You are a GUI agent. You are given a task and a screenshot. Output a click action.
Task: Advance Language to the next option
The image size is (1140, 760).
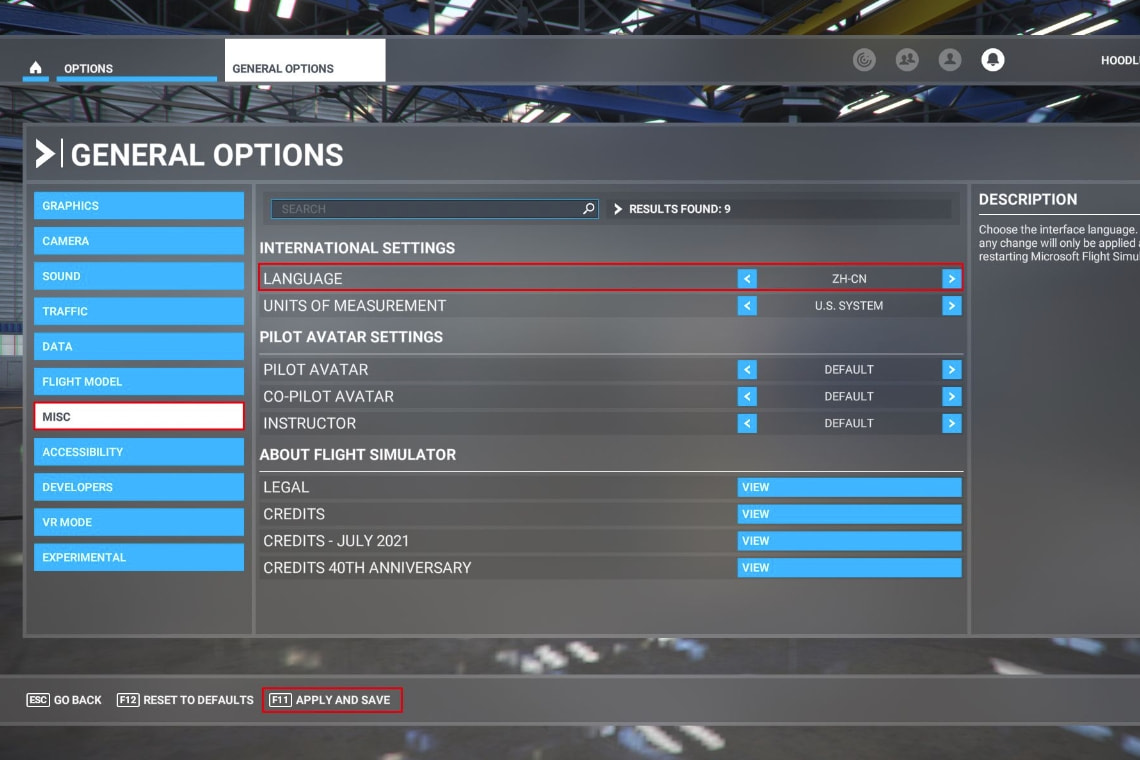pyautogui.click(x=951, y=279)
